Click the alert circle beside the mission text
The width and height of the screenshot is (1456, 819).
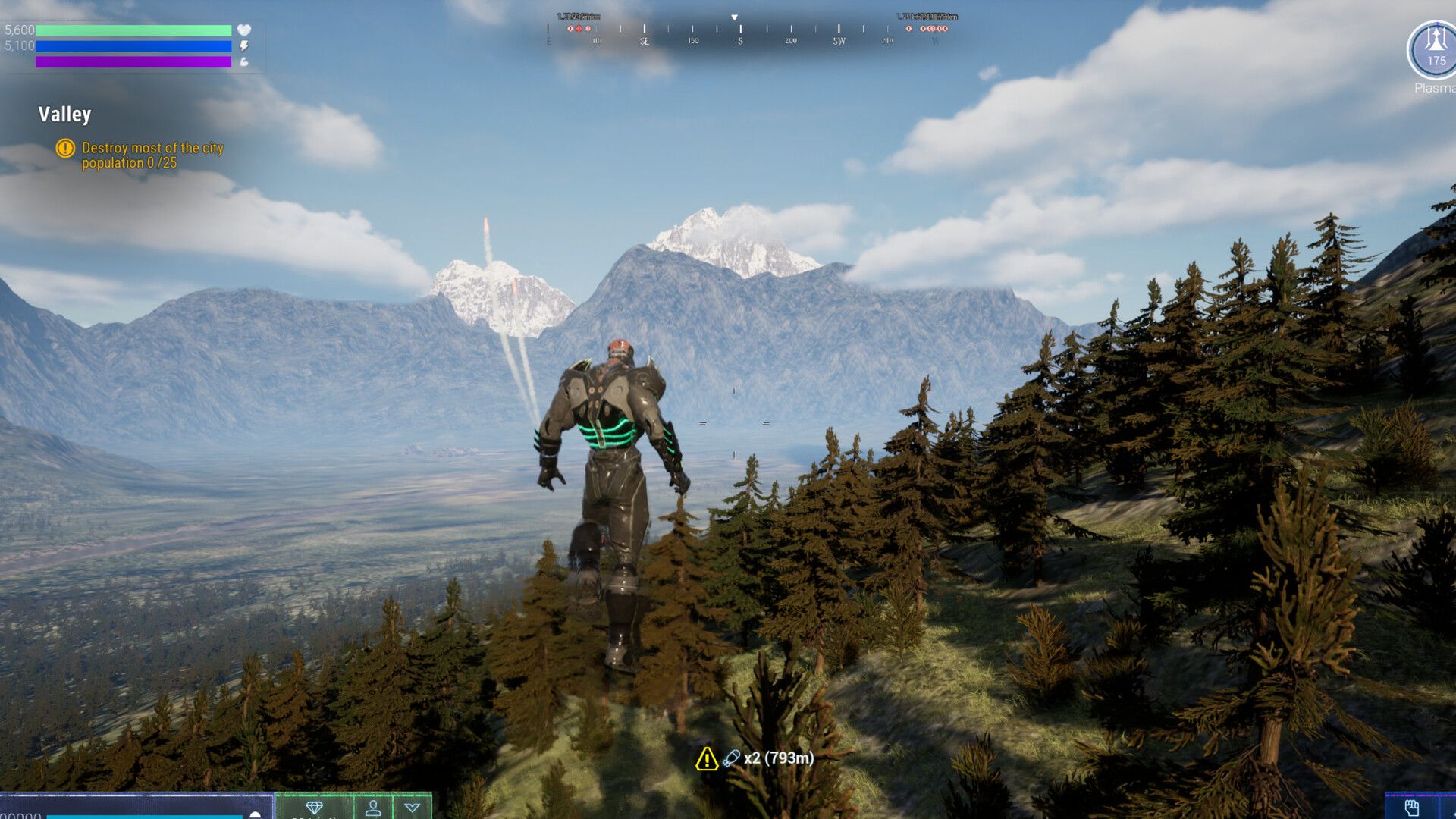click(x=66, y=149)
